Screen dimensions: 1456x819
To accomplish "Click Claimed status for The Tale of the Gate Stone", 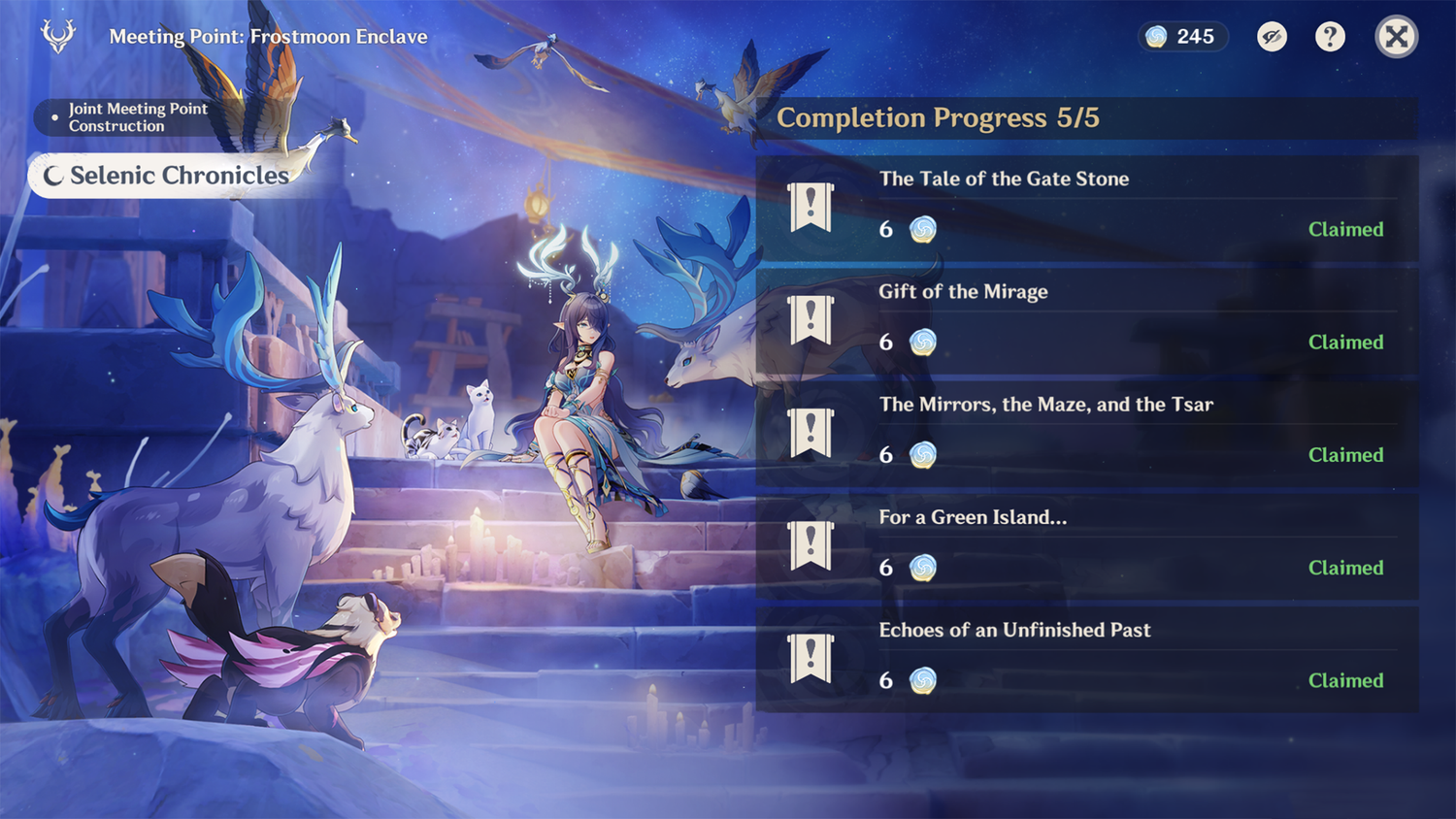I will point(1346,229).
